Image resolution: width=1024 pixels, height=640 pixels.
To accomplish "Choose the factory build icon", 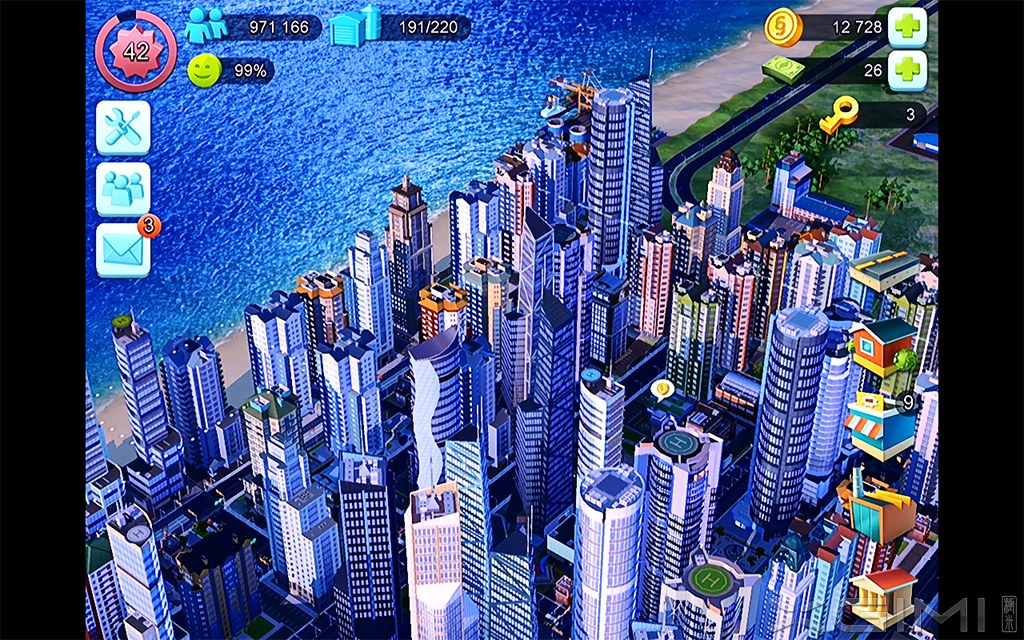I will pyautogui.click(x=876, y=508).
